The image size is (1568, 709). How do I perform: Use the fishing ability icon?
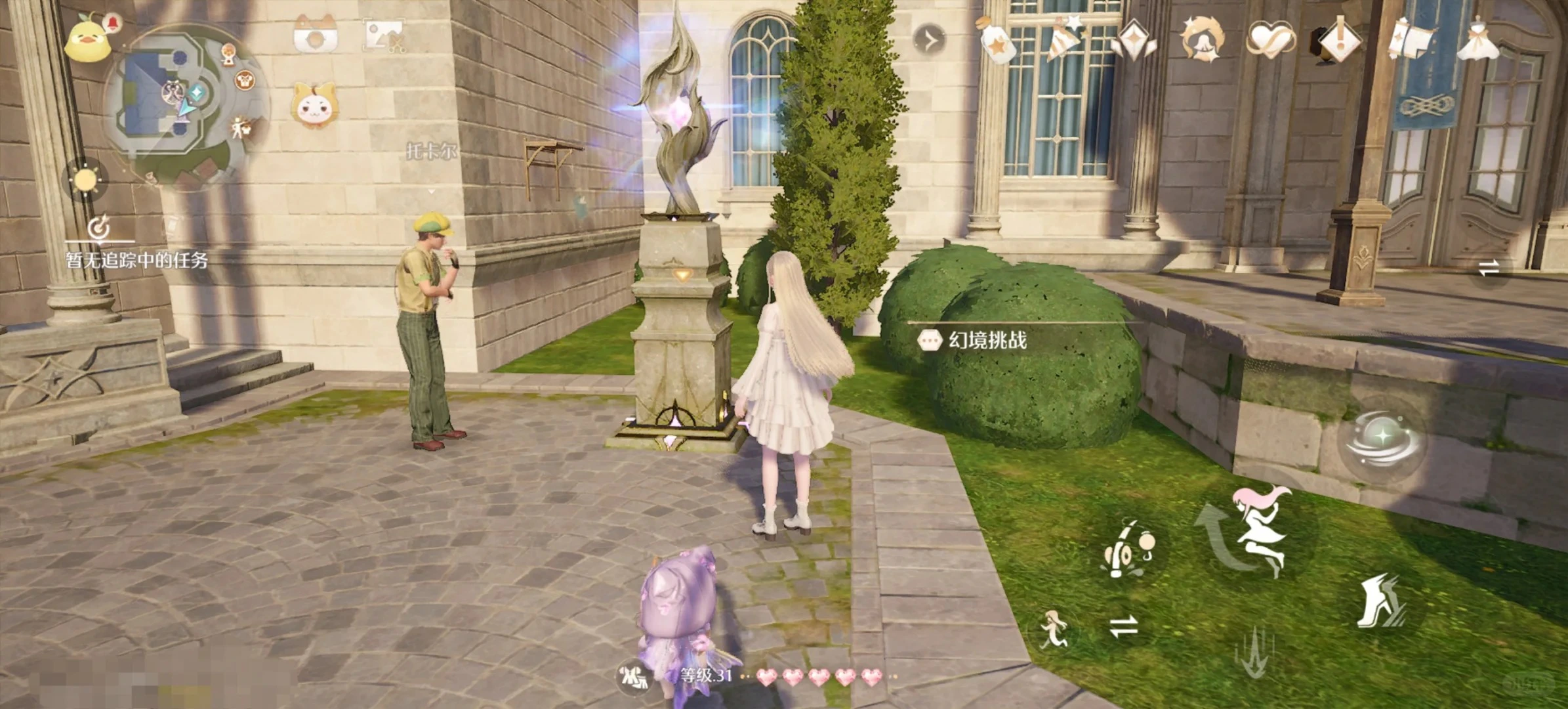1126,550
